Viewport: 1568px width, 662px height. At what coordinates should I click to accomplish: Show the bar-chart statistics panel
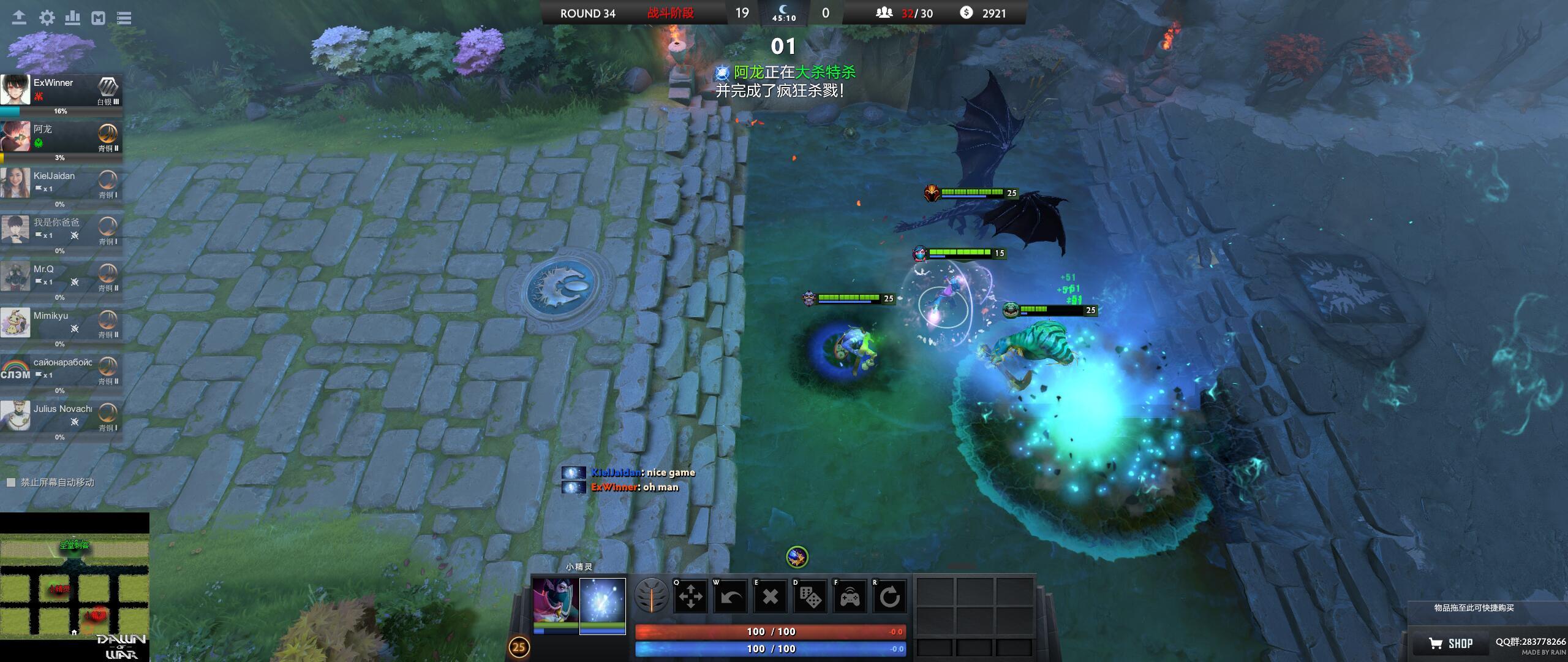click(x=73, y=18)
